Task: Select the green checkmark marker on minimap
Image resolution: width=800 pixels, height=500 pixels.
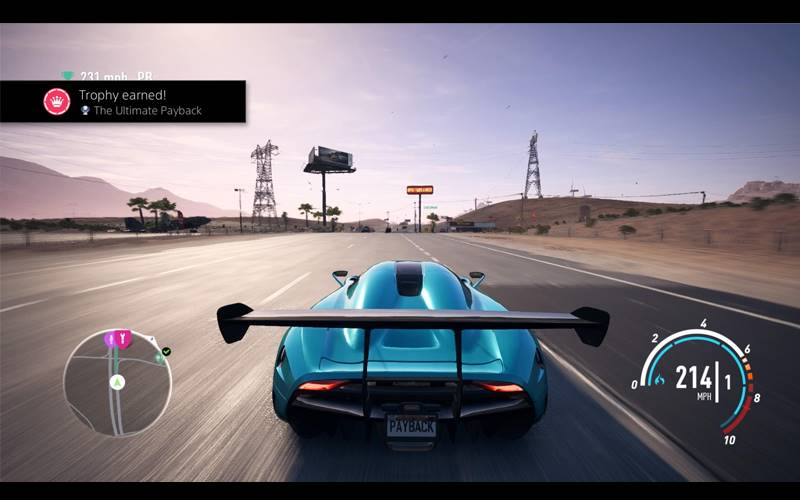Action: [166, 352]
